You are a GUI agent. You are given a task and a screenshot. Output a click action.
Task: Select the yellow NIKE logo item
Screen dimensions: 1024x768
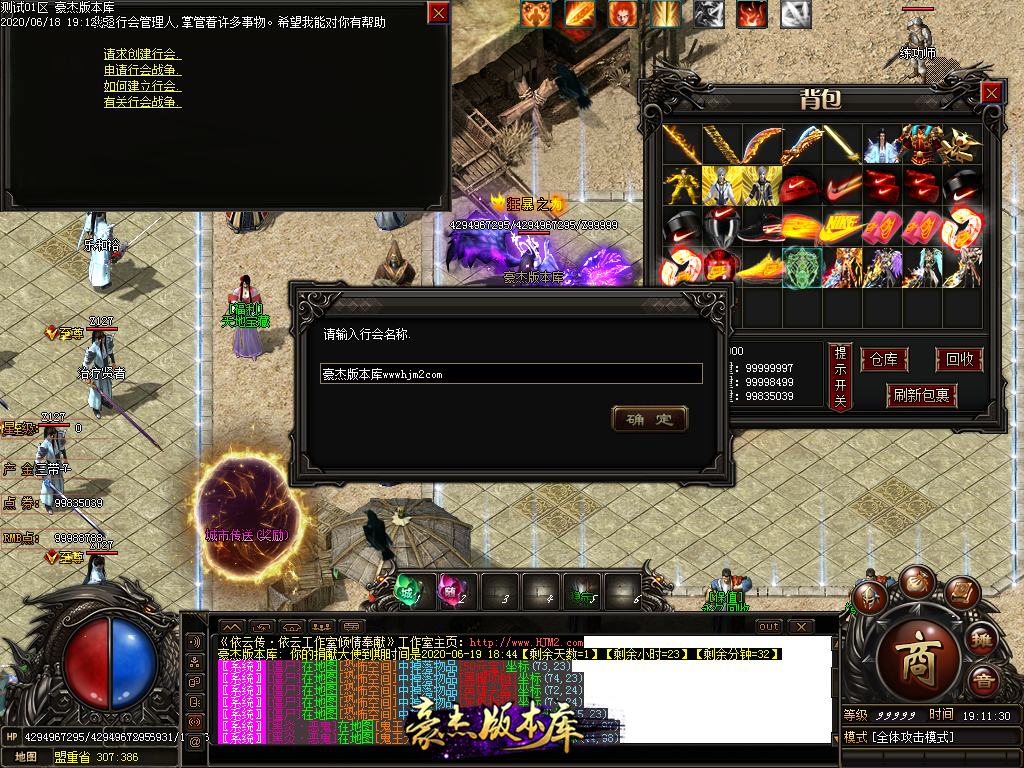coord(841,228)
